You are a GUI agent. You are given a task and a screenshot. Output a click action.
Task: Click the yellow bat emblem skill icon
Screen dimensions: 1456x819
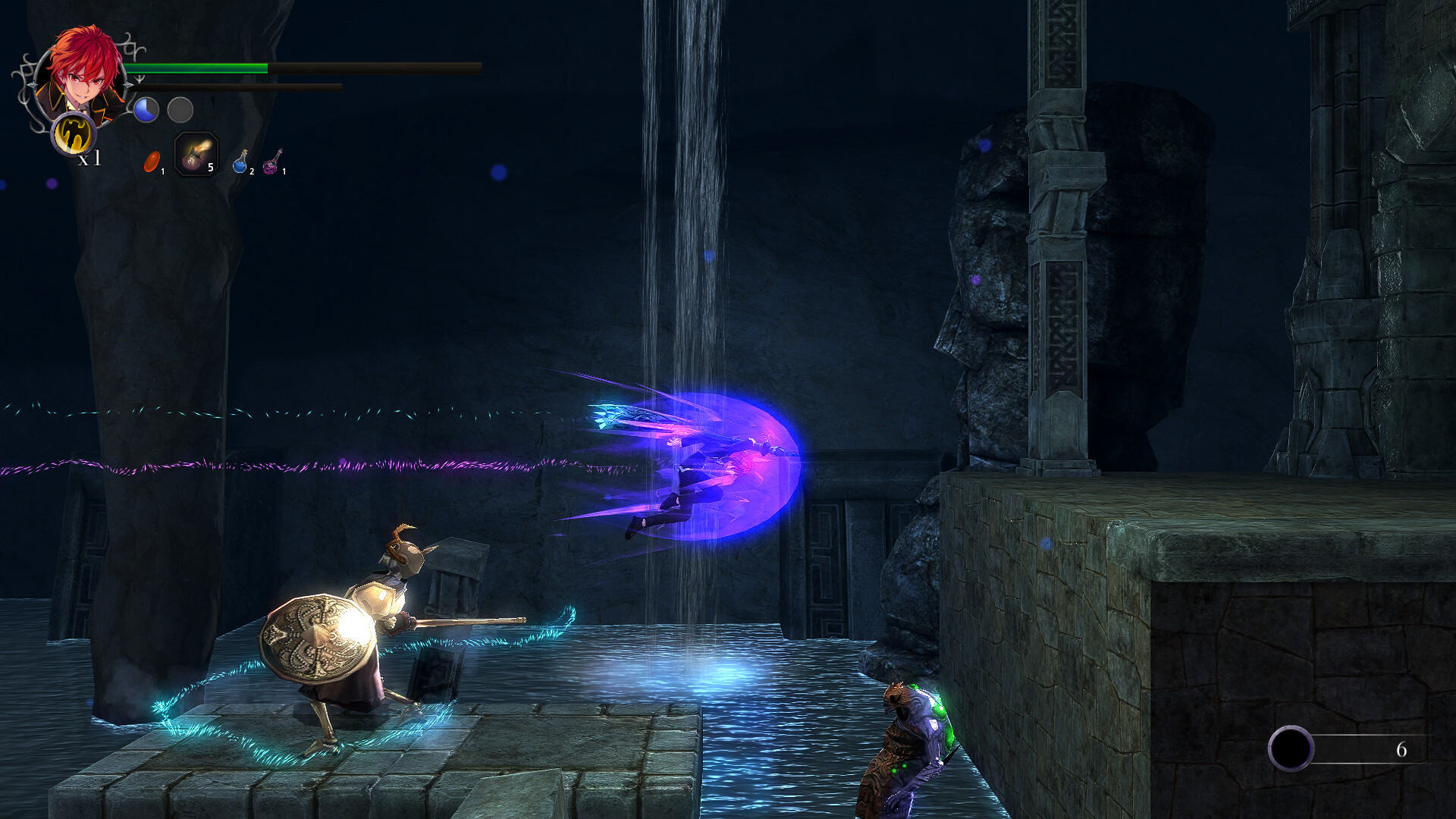click(73, 136)
